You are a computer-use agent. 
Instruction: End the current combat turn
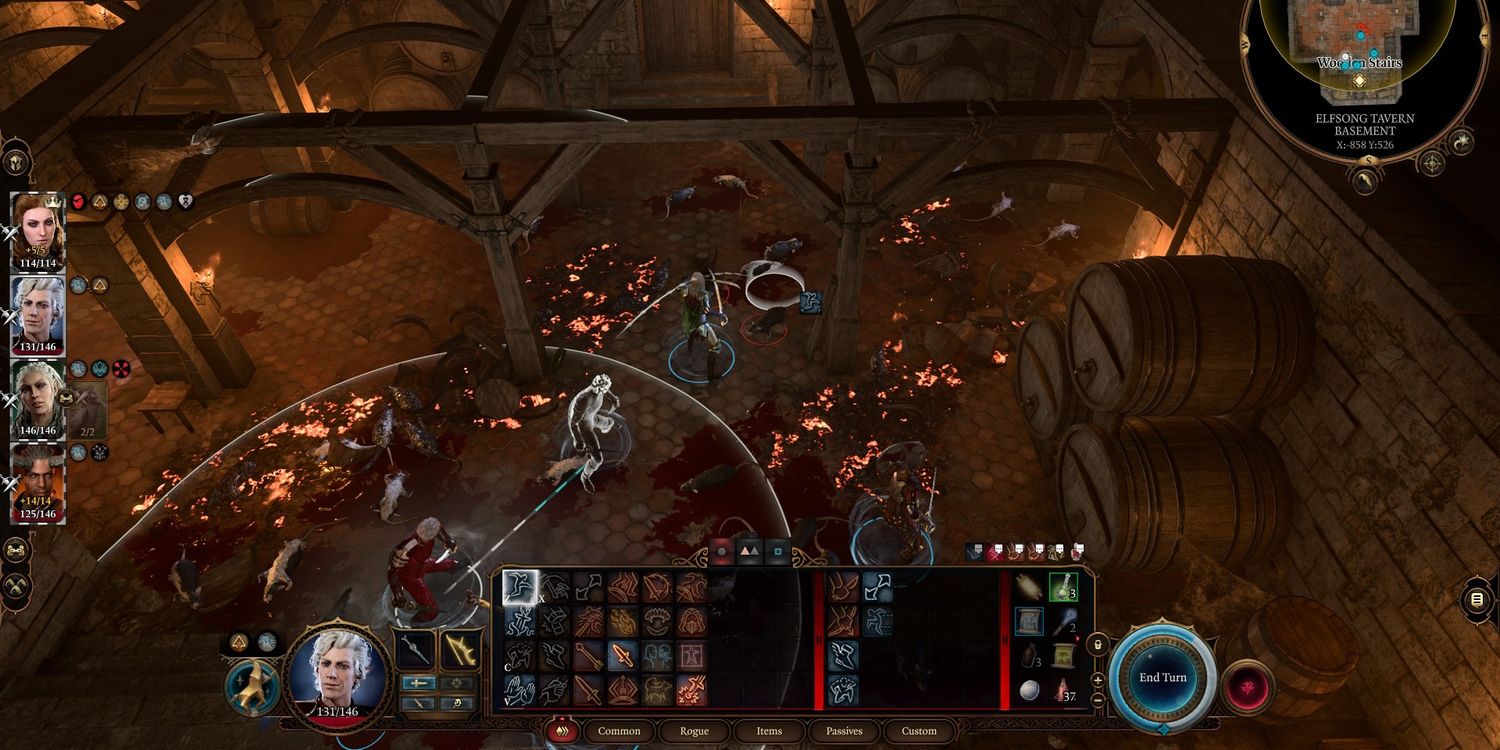(x=1162, y=677)
